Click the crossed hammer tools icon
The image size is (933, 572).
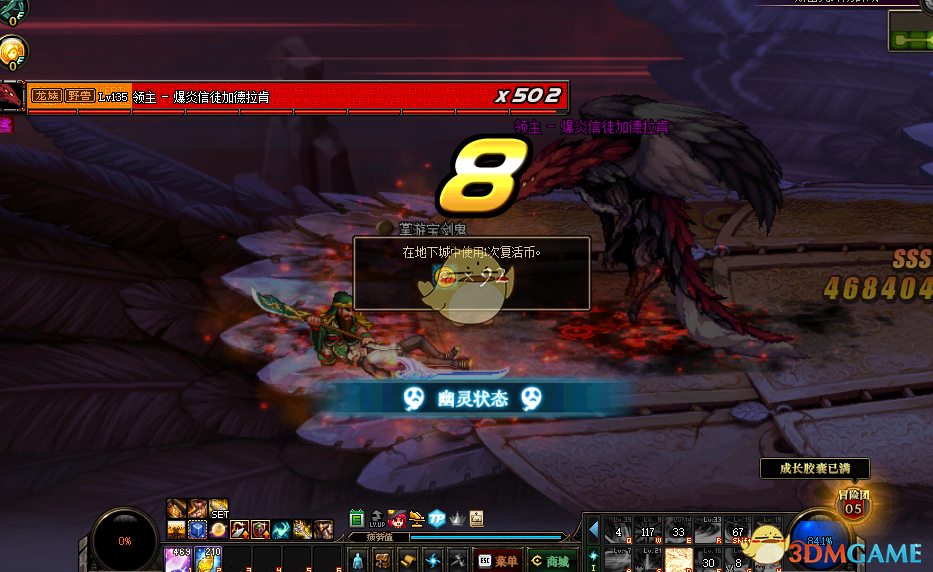[x=458, y=560]
